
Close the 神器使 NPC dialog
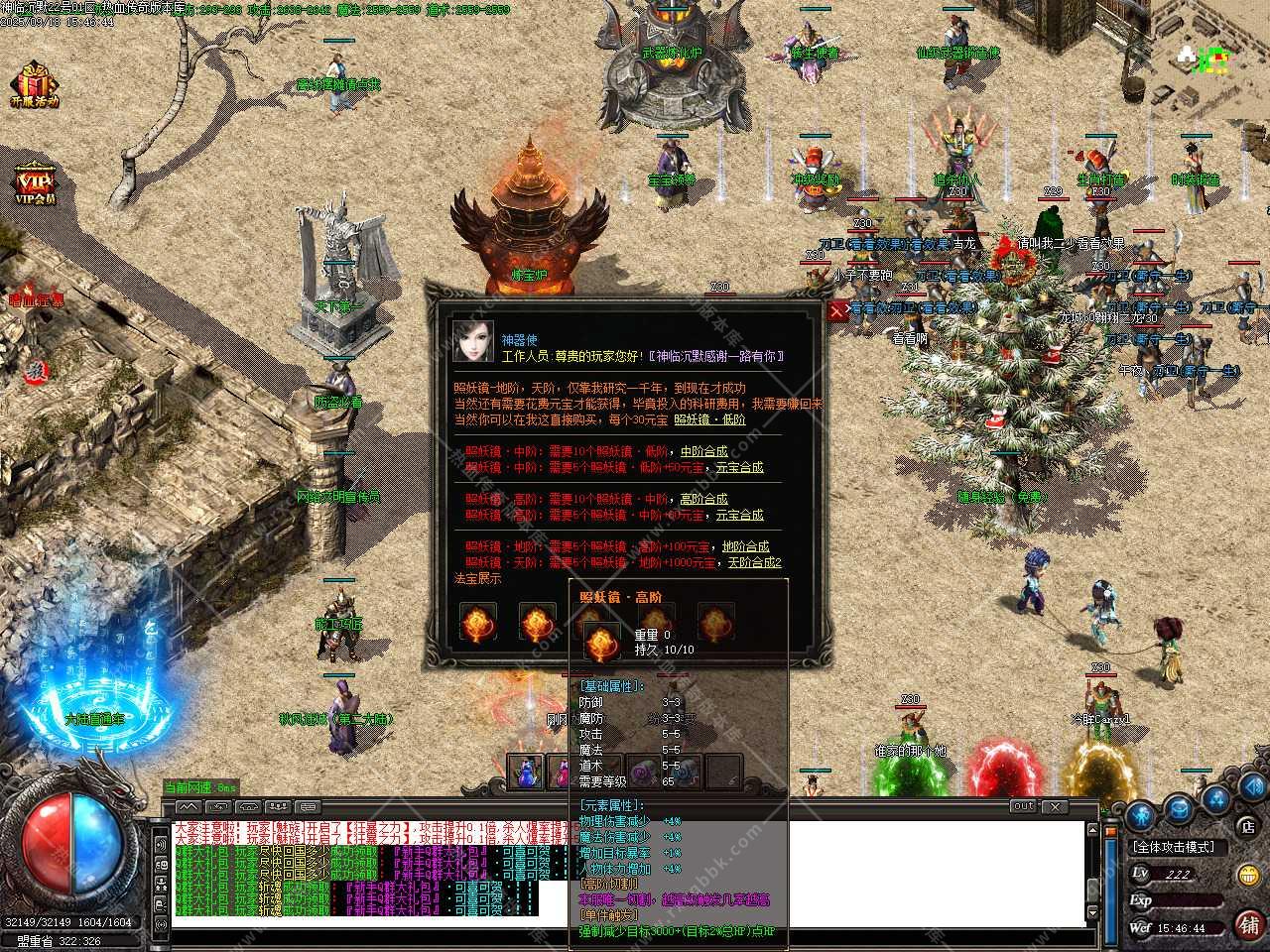click(837, 310)
